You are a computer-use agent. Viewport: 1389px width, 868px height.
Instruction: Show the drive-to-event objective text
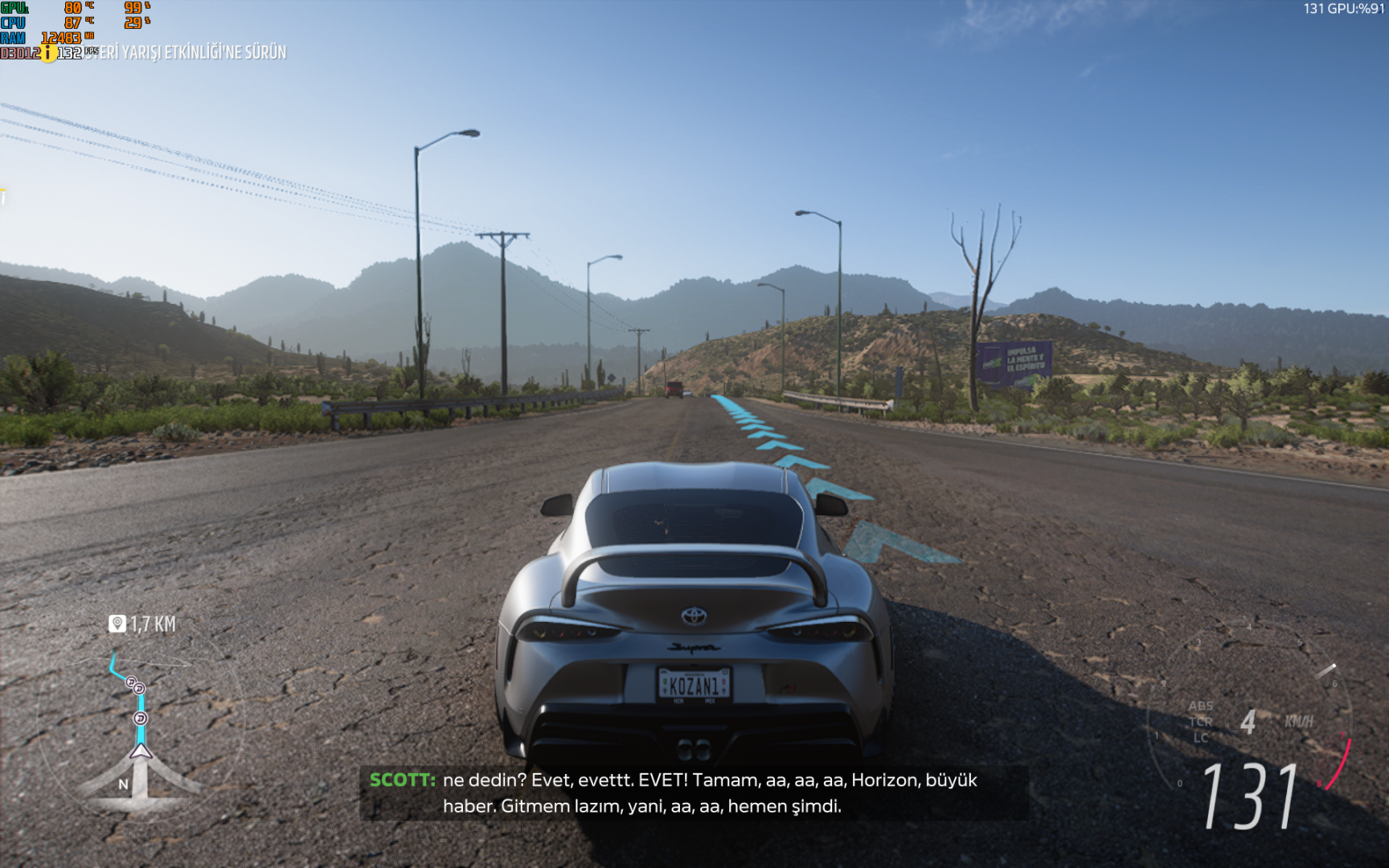point(193,52)
